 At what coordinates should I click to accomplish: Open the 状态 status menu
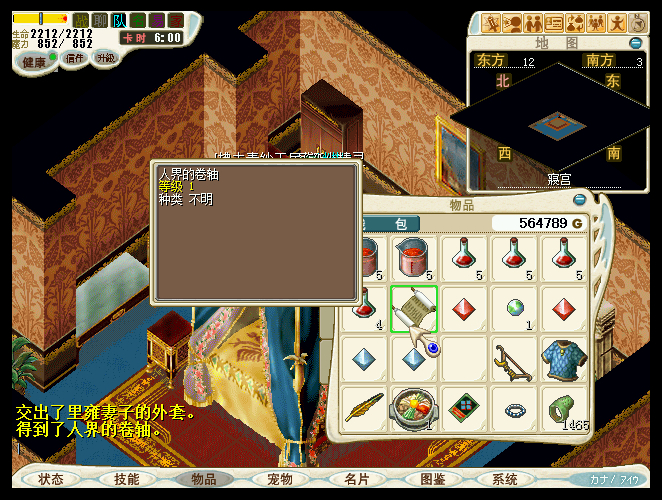click(x=50, y=479)
